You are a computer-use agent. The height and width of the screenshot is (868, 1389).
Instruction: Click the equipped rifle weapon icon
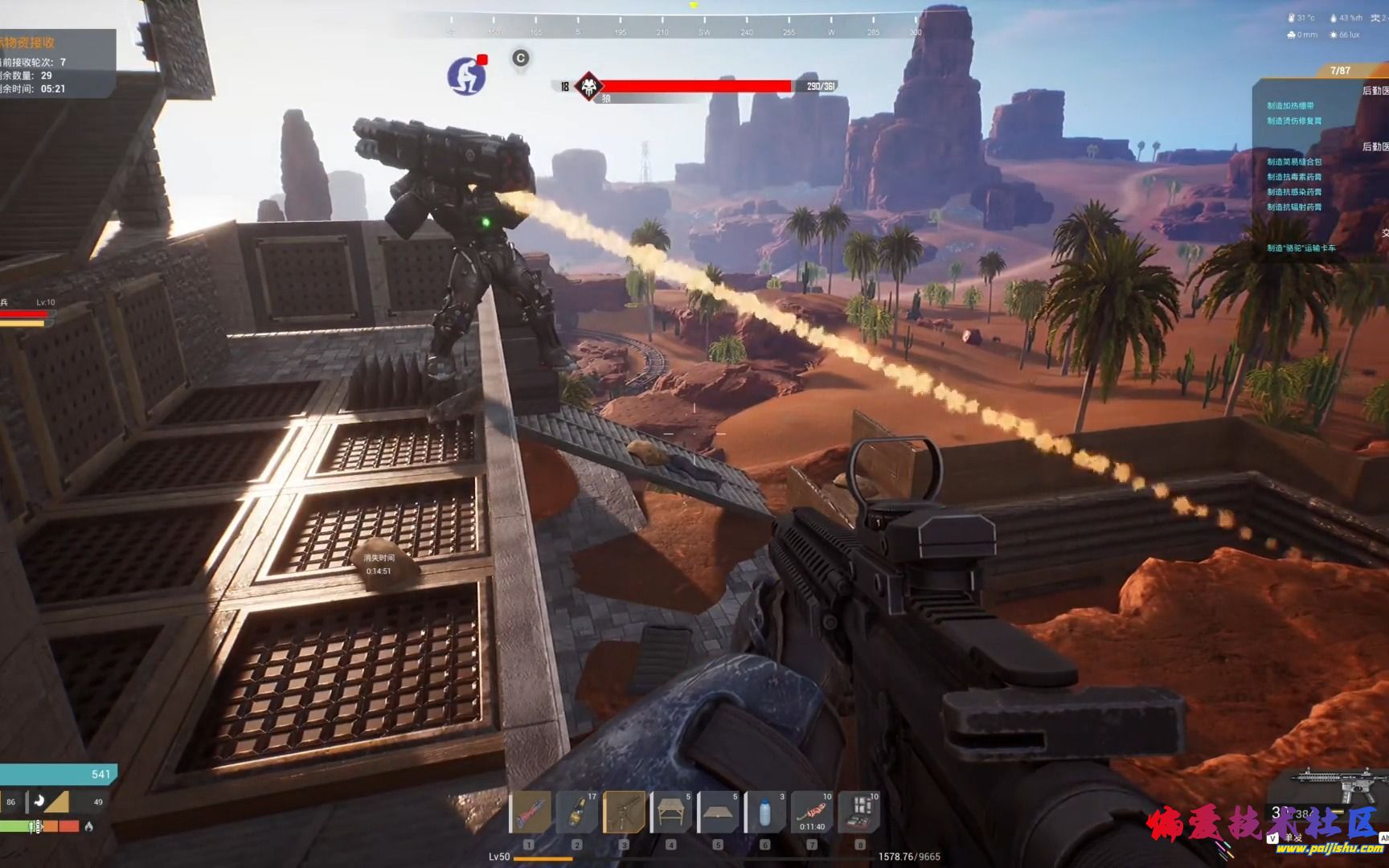(1338, 783)
